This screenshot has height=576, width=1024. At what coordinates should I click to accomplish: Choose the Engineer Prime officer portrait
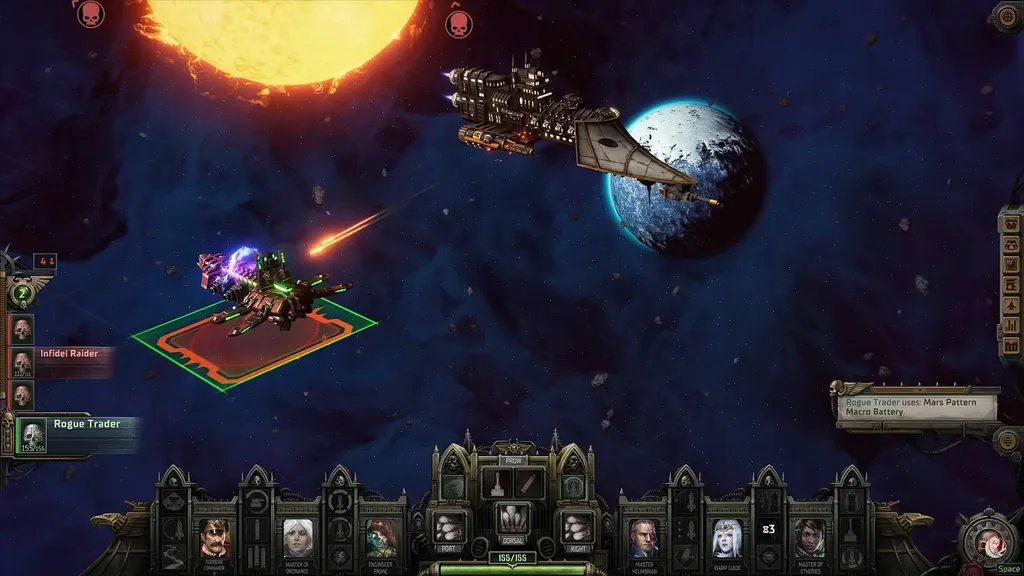click(381, 538)
